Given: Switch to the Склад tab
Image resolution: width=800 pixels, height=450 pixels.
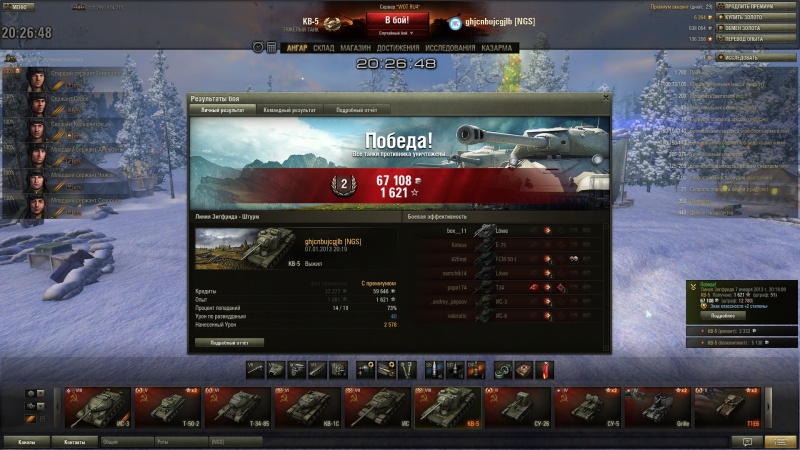Looking at the screenshot, I should pos(323,47).
